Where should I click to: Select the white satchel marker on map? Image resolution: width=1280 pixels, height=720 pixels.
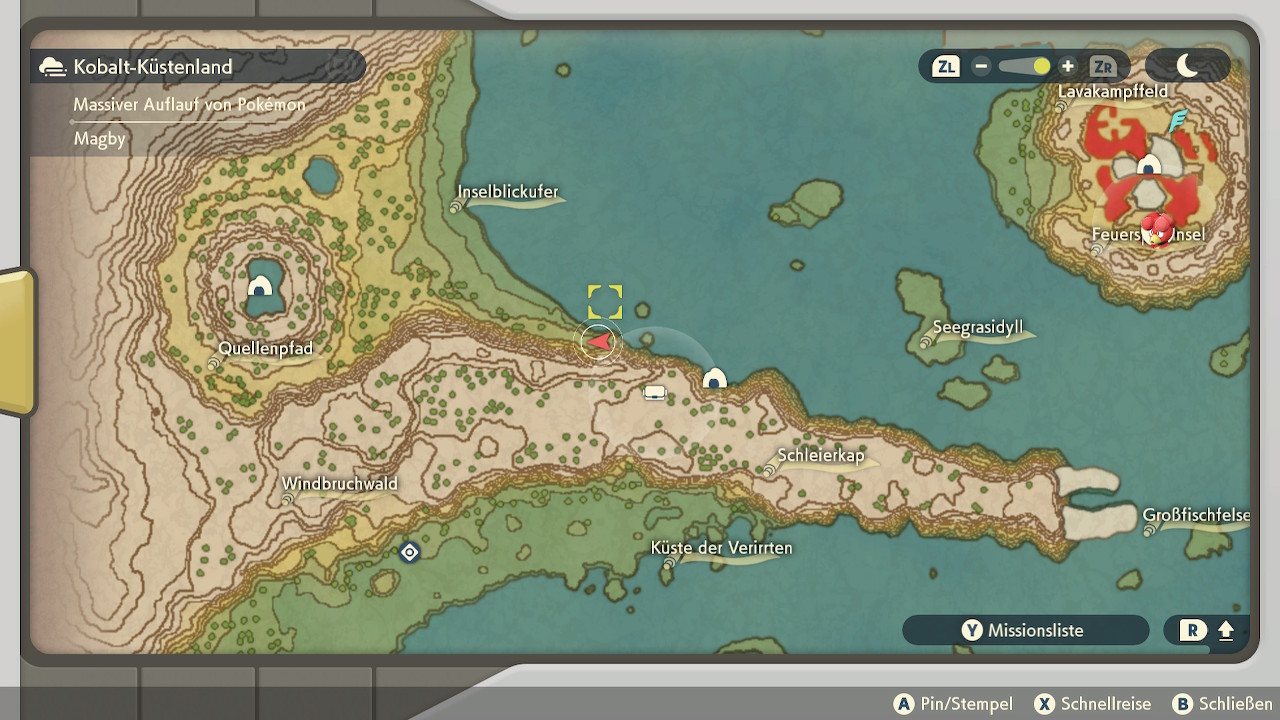pos(655,392)
